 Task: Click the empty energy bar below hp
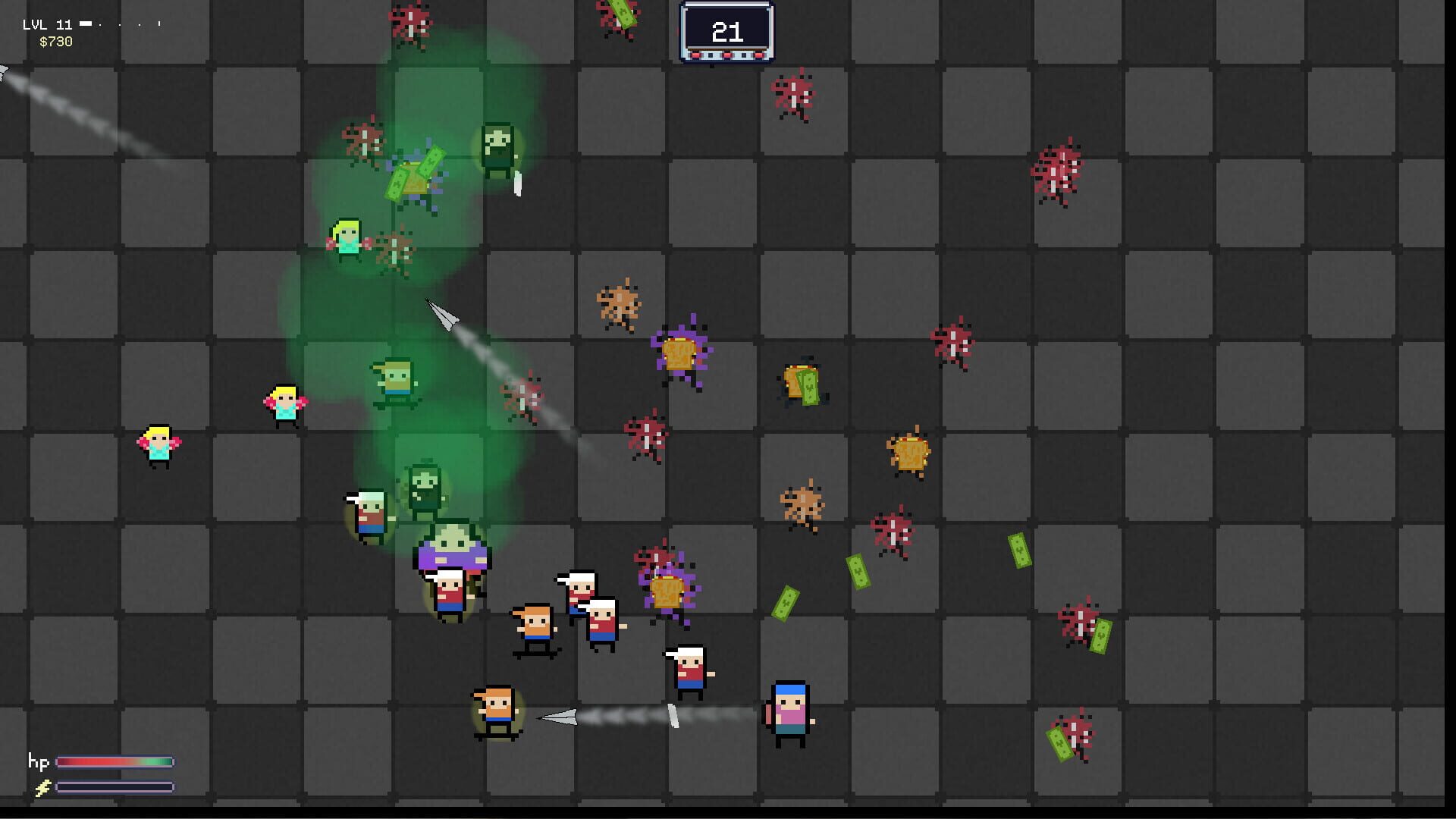click(114, 787)
